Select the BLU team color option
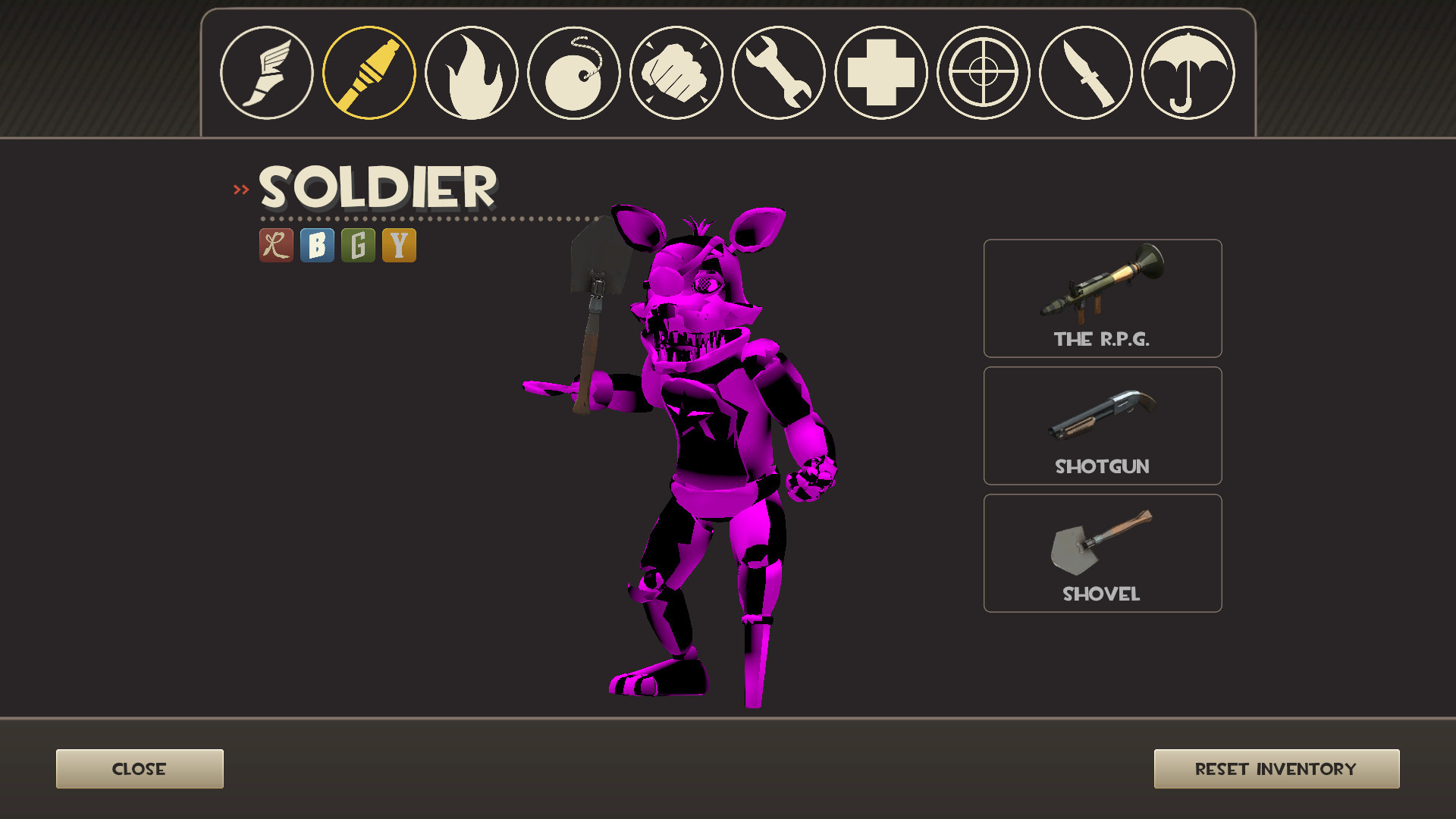Screen dimensions: 1456x819 point(318,245)
